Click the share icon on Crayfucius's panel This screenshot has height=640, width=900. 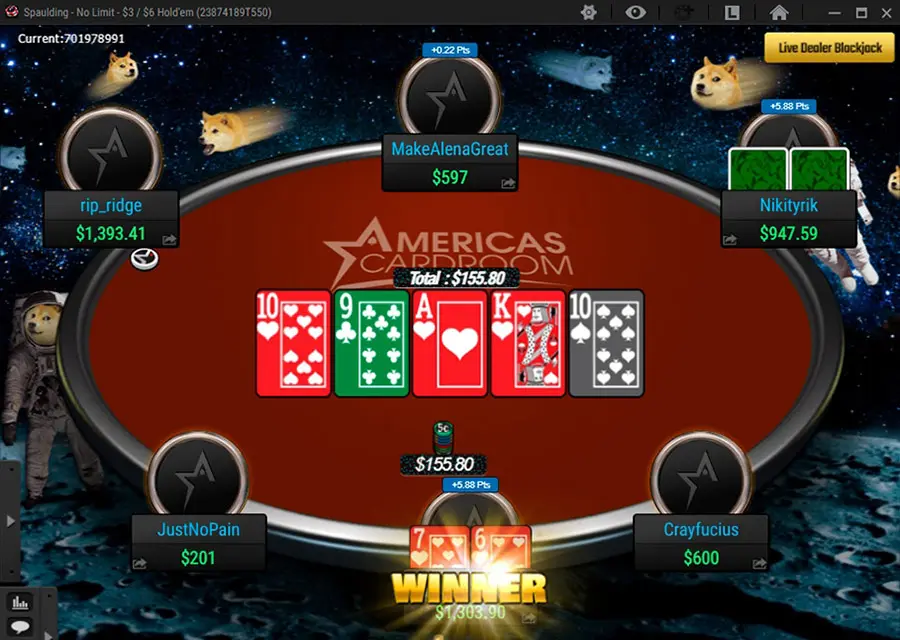[759, 563]
